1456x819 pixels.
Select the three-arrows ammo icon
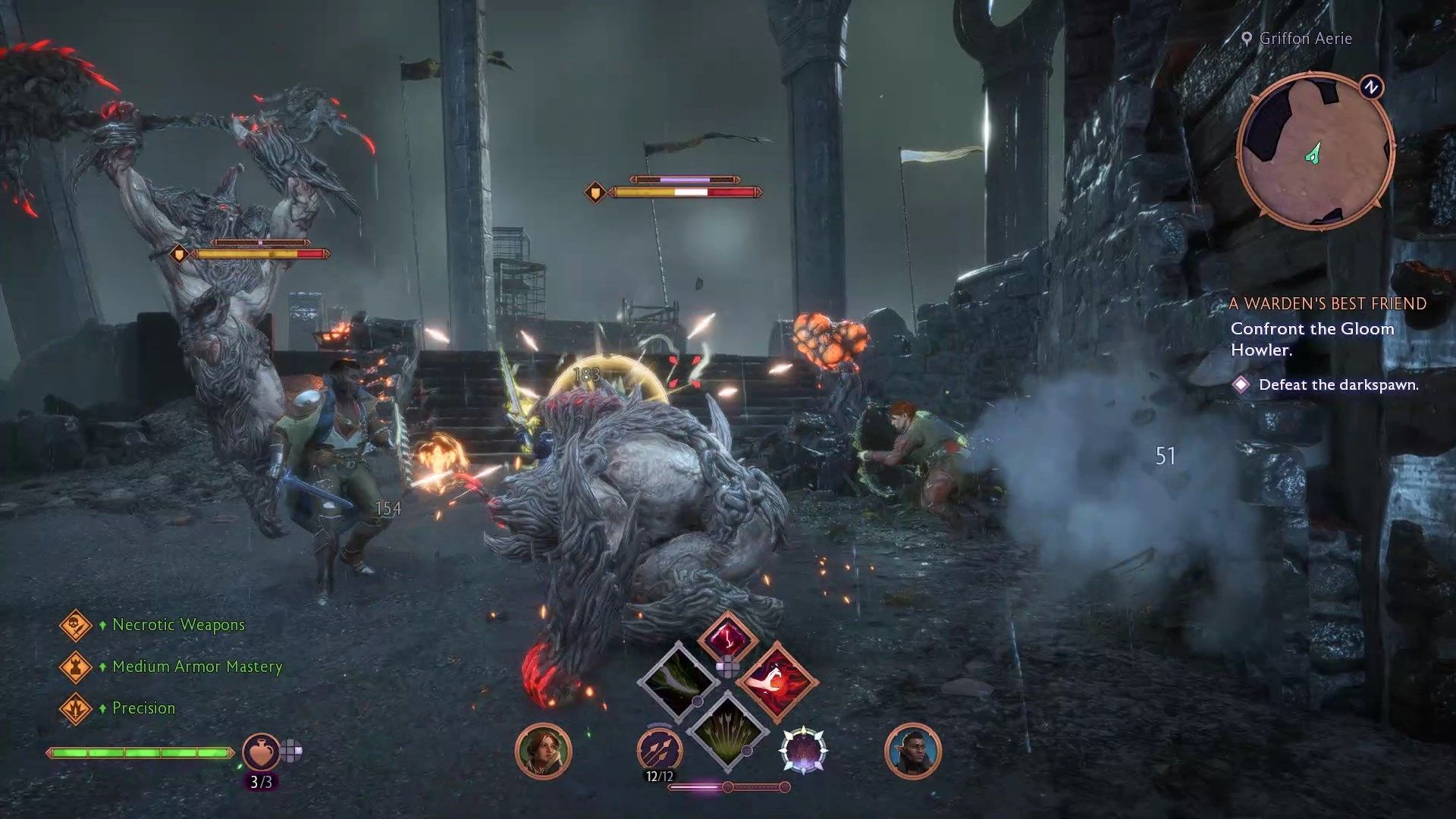[x=659, y=750]
